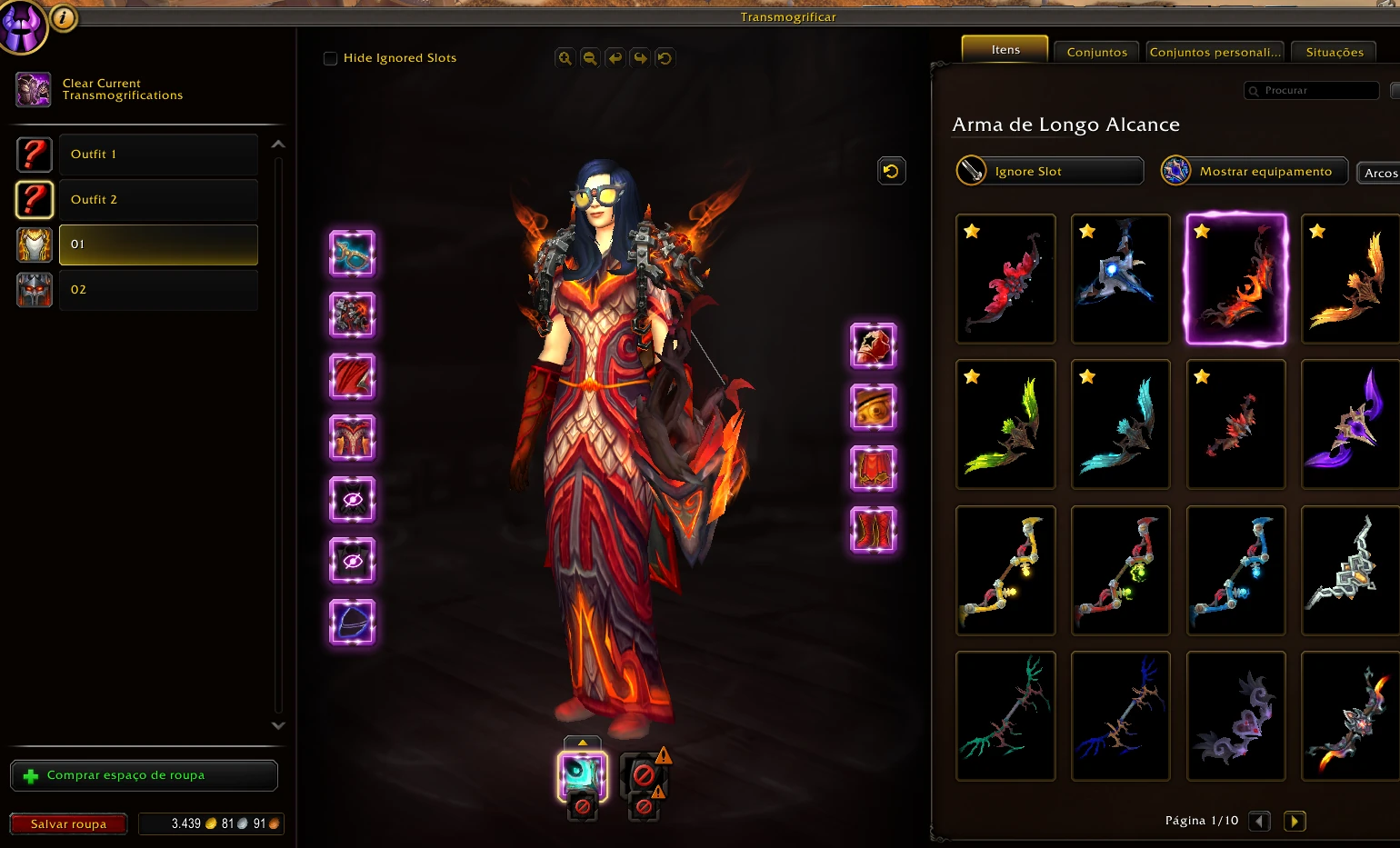
Task: Open the Arcos weapon type dropdown
Action: [x=1379, y=173]
